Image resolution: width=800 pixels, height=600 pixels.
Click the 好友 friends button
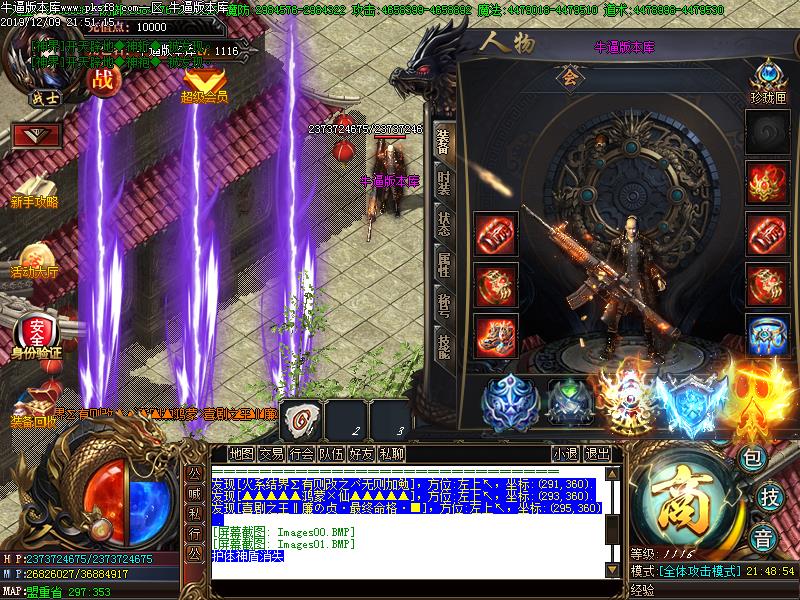tap(361, 453)
